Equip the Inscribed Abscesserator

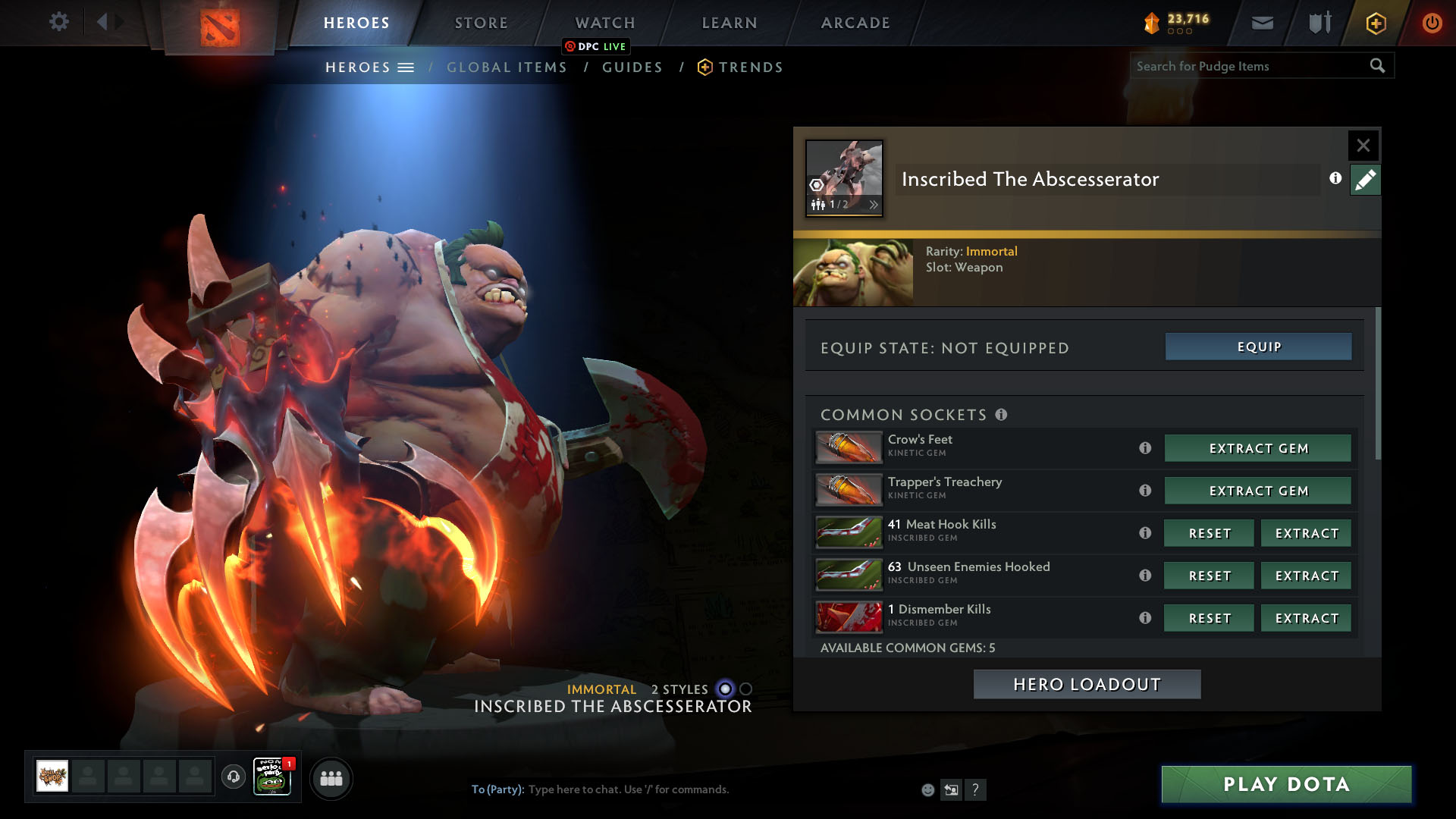click(x=1258, y=347)
